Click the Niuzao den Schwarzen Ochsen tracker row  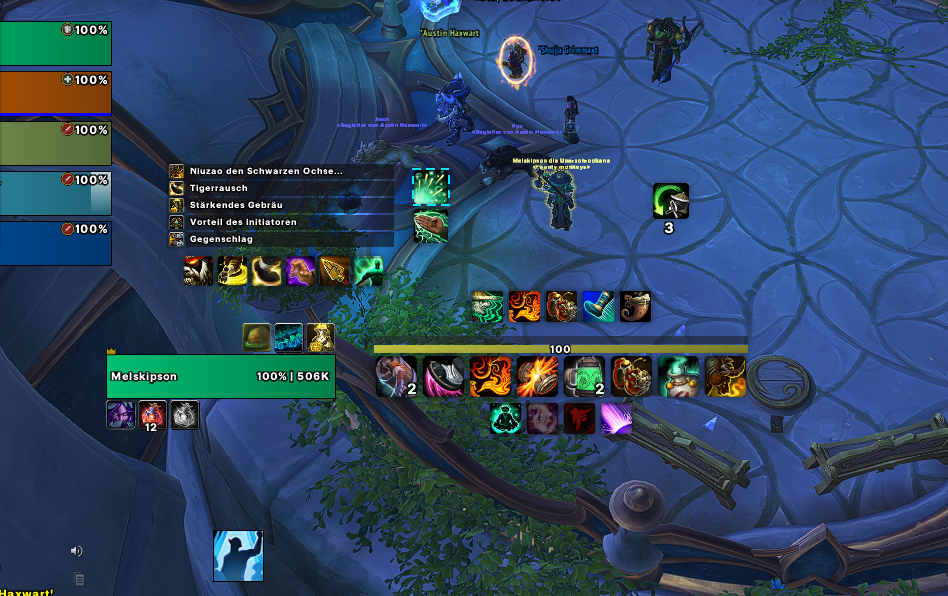(281, 171)
